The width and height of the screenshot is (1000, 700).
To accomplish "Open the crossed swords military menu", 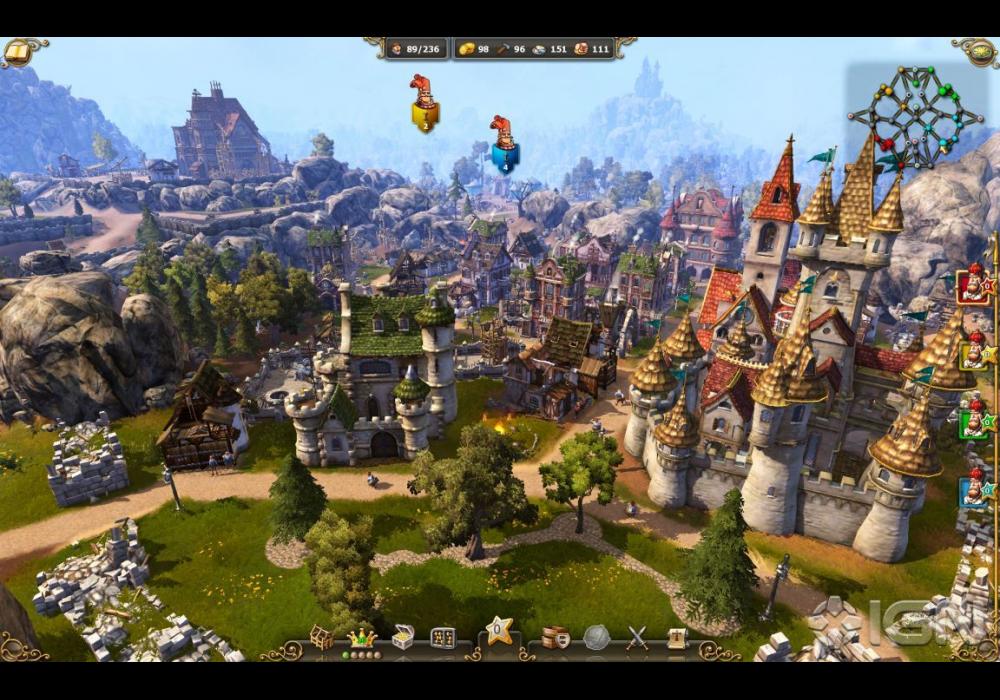I will click(637, 637).
